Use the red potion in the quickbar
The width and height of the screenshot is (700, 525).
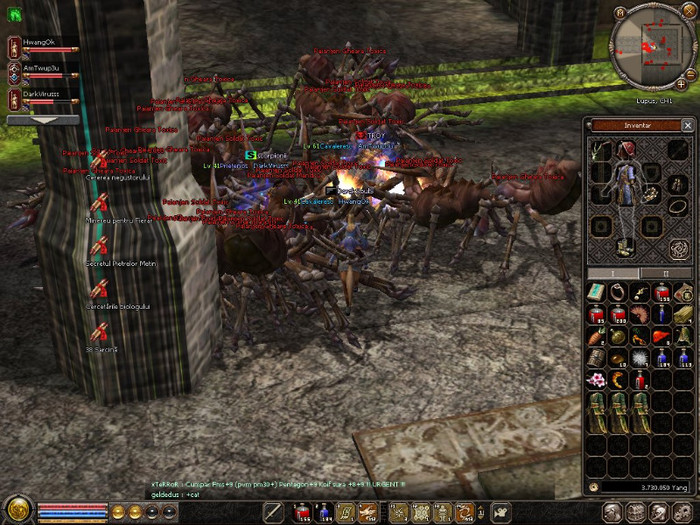303,512
